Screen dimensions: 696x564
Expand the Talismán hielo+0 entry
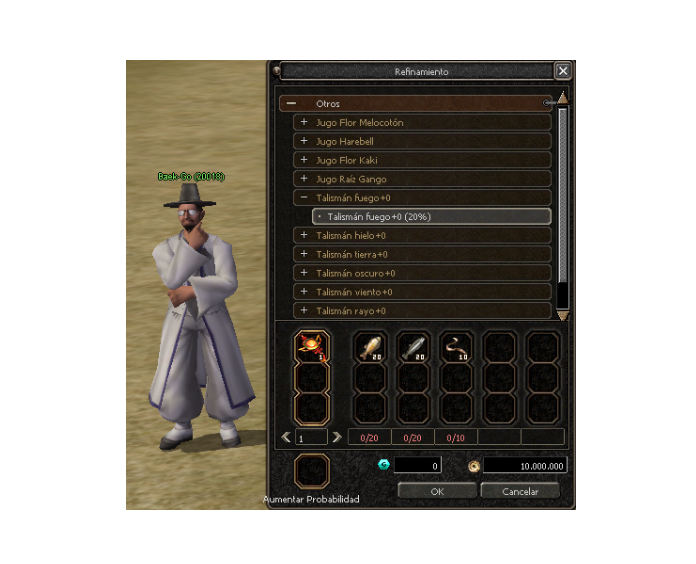[x=304, y=236]
